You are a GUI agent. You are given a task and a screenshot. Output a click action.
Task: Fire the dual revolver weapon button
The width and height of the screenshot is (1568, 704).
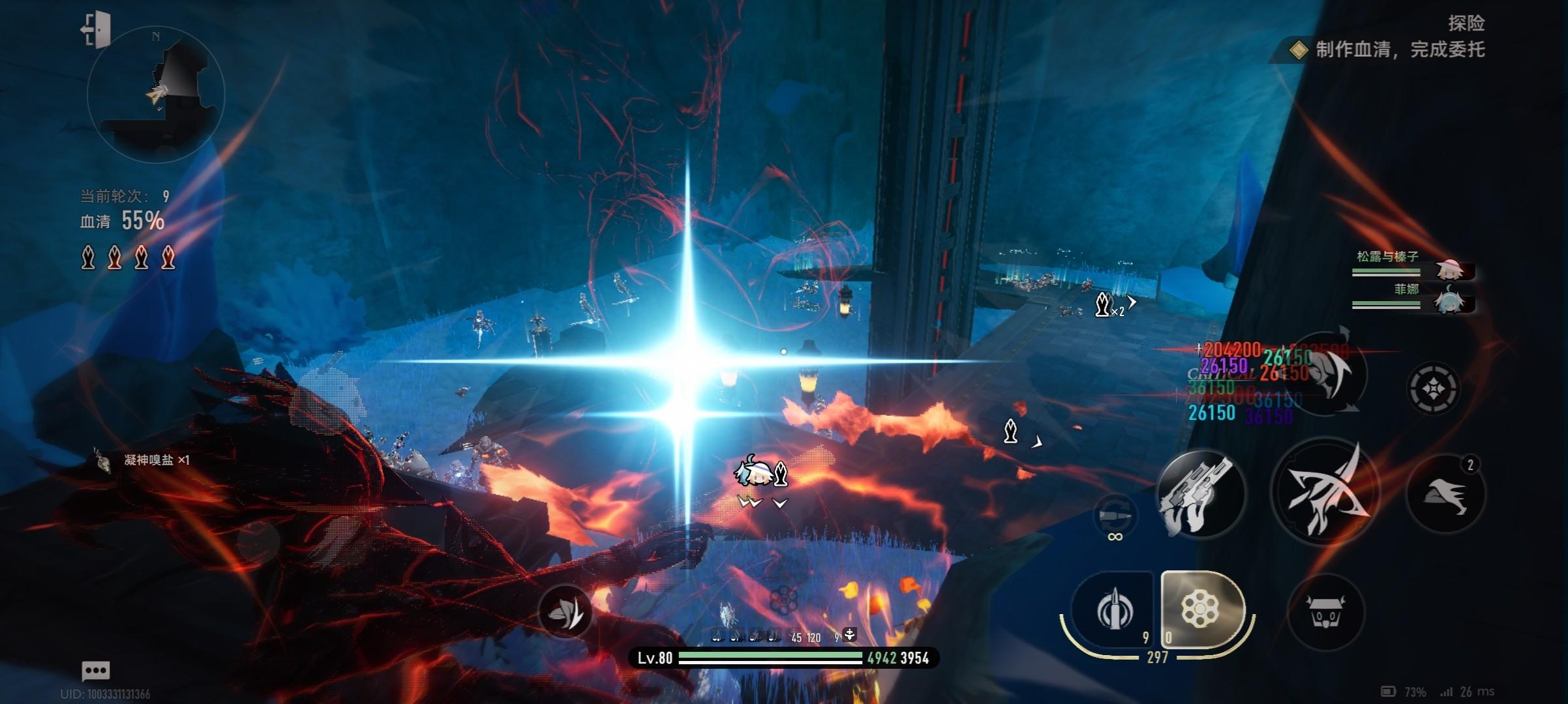[x=1200, y=494]
